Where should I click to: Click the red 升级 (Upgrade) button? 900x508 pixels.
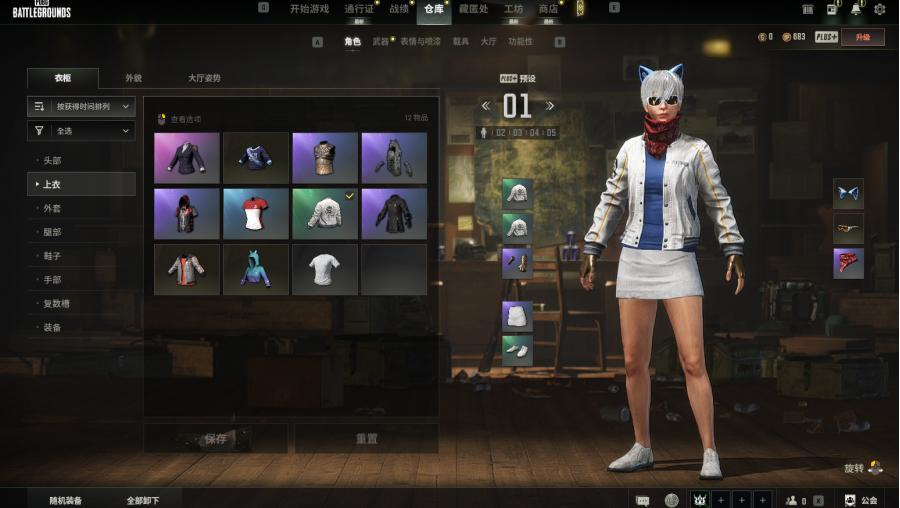point(862,37)
